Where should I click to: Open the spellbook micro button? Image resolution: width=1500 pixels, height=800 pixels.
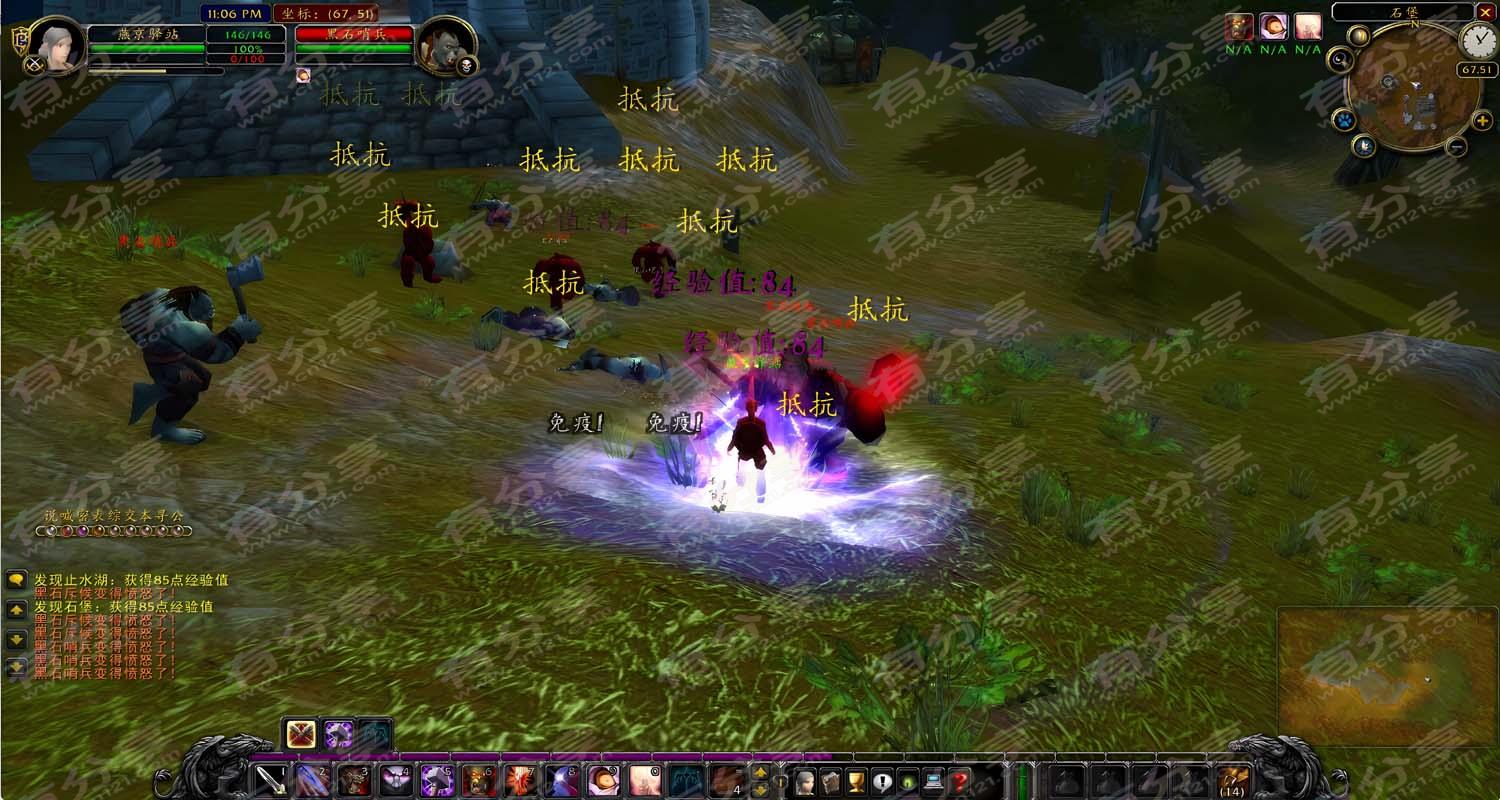pos(830,781)
